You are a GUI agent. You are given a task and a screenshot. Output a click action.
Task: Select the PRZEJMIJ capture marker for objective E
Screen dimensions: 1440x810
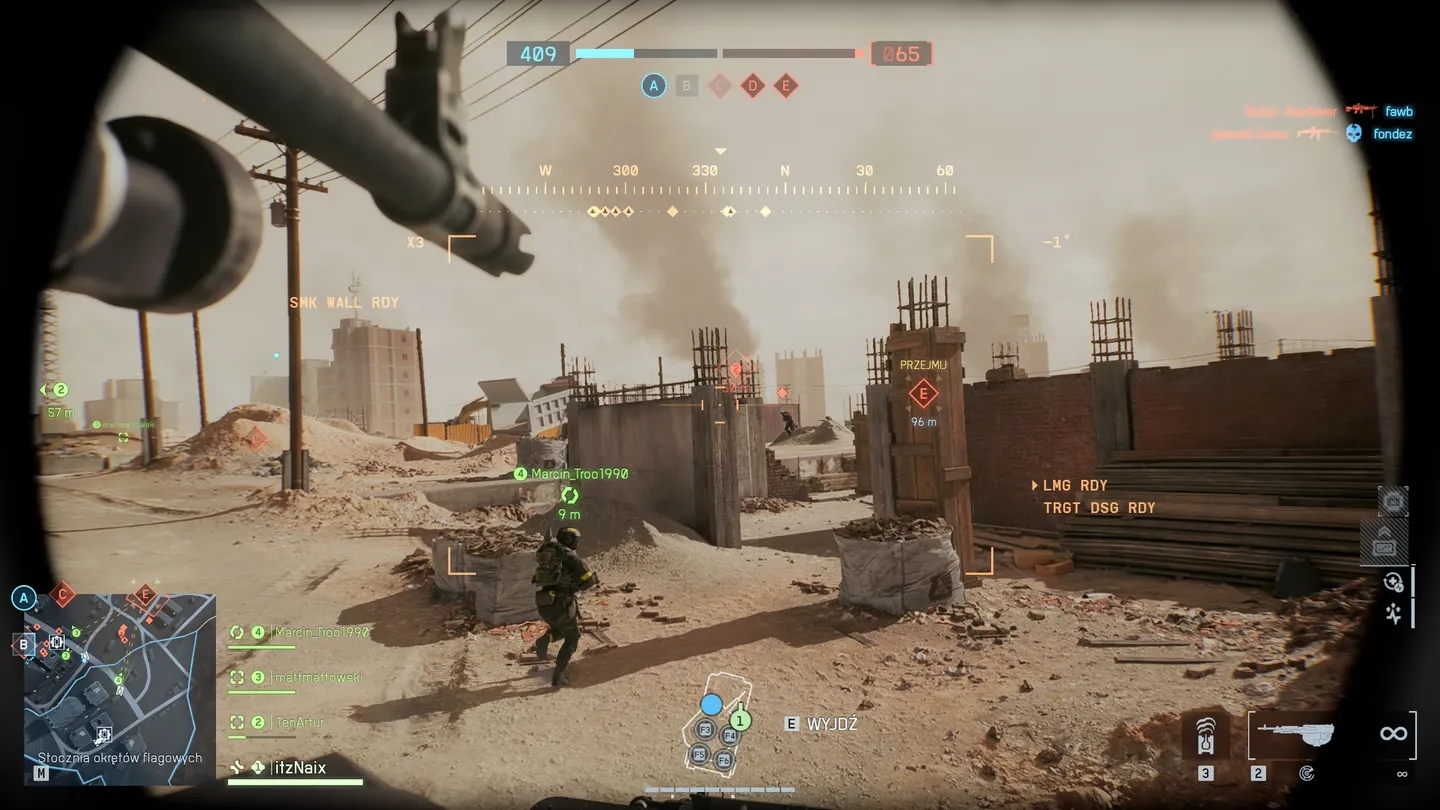(923, 393)
